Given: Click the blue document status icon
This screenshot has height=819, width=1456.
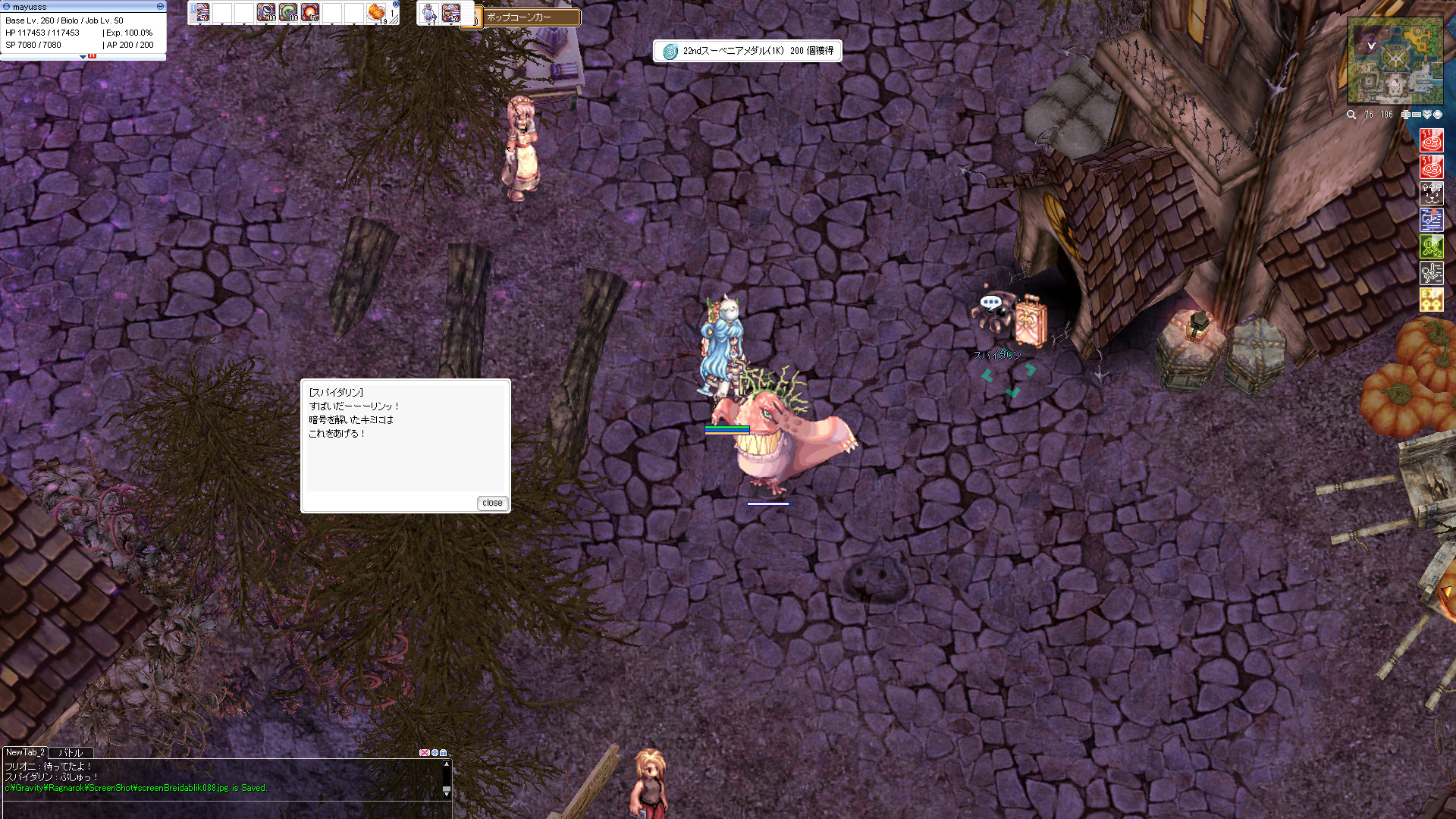Looking at the screenshot, I should (1431, 221).
